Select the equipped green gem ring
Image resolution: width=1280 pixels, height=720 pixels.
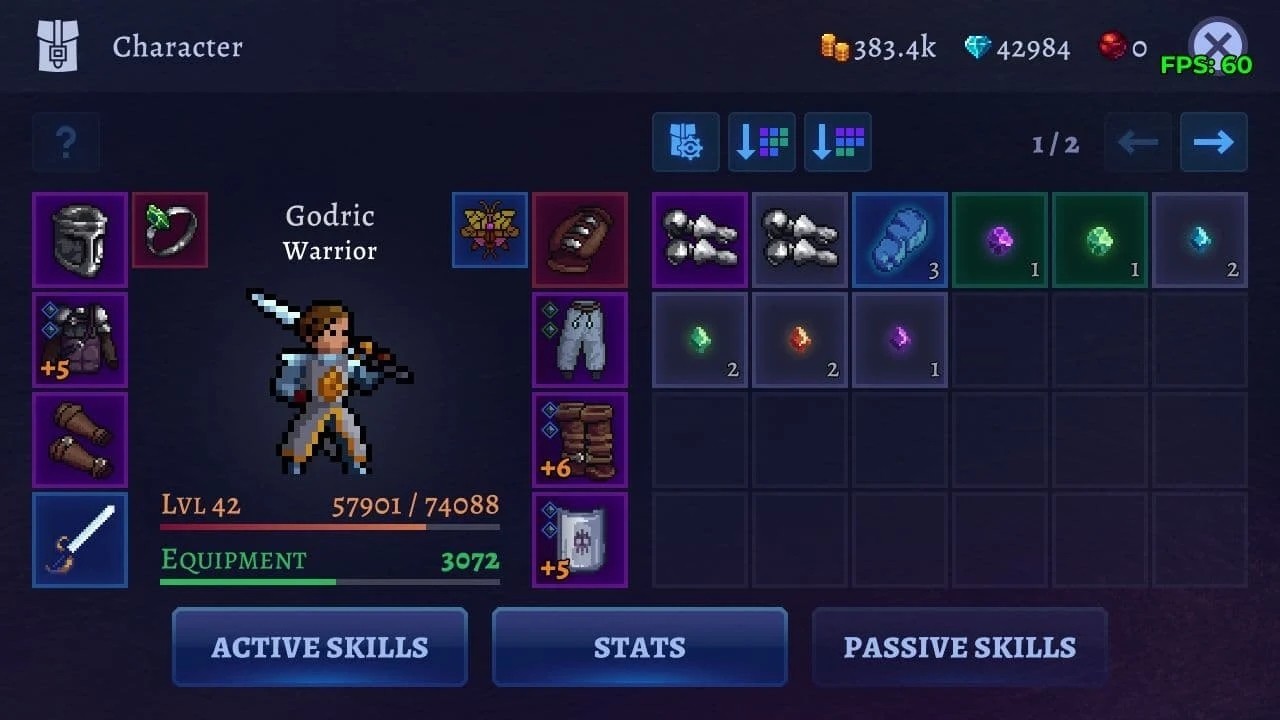coord(170,230)
